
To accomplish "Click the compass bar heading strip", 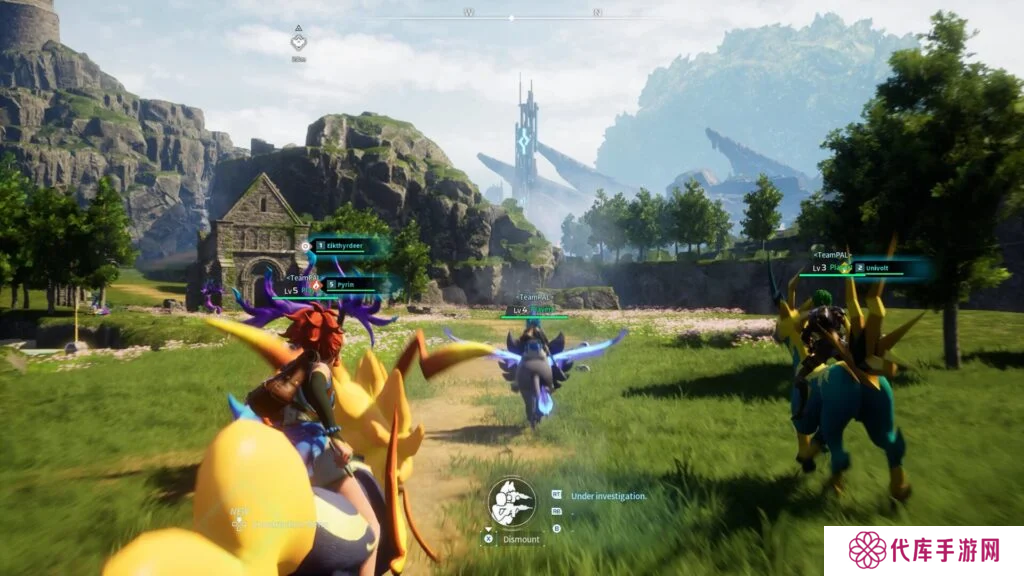I will (x=530, y=16).
